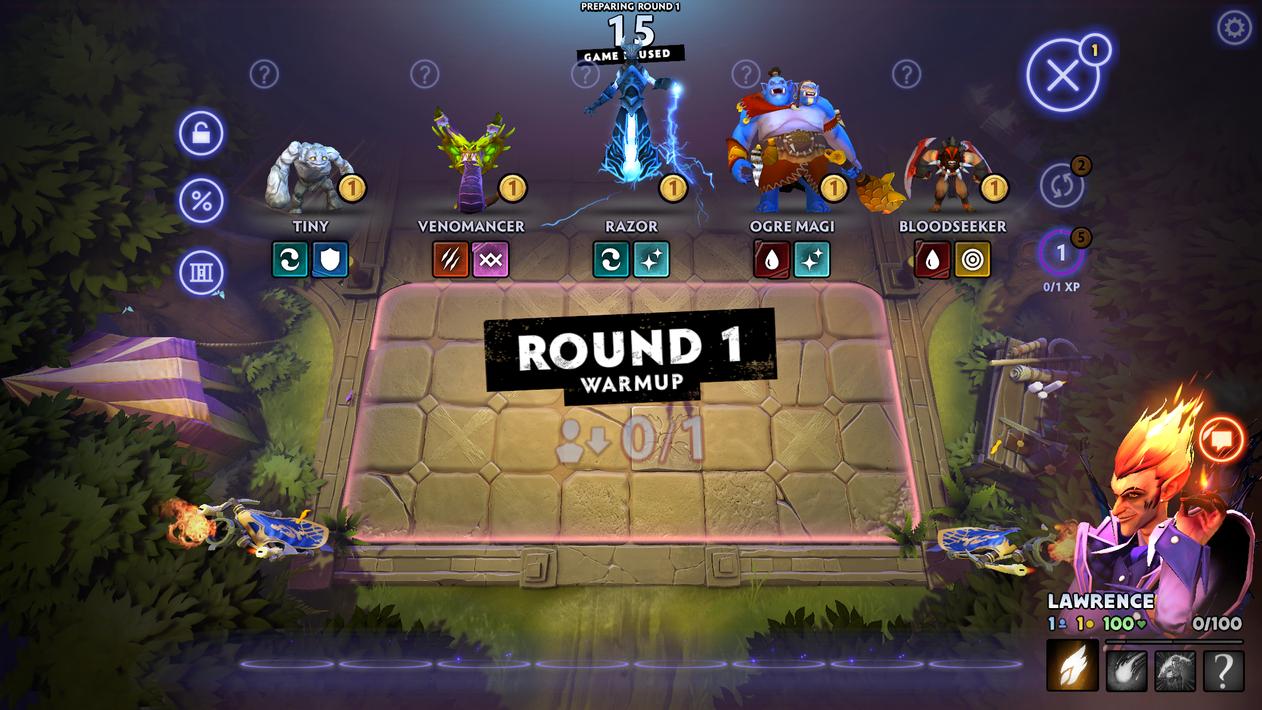Open the chat bubble on Lawrence
The width and height of the screenshot is (1262, 710).
pyautogui.click(x=1221, y=438)
